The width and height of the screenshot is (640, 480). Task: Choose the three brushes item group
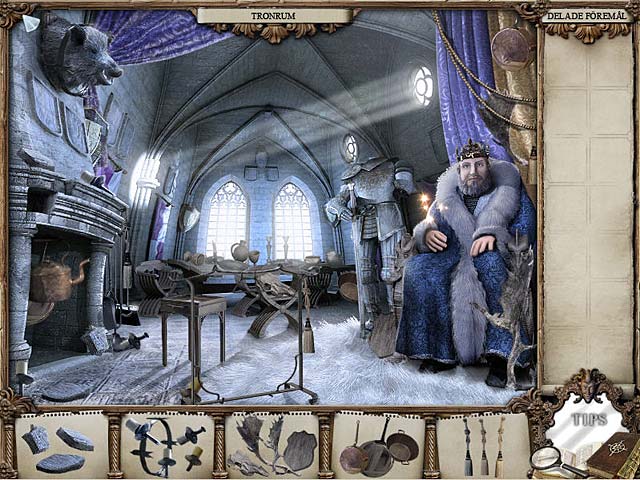pyautogui.click(x=484, y=446)
